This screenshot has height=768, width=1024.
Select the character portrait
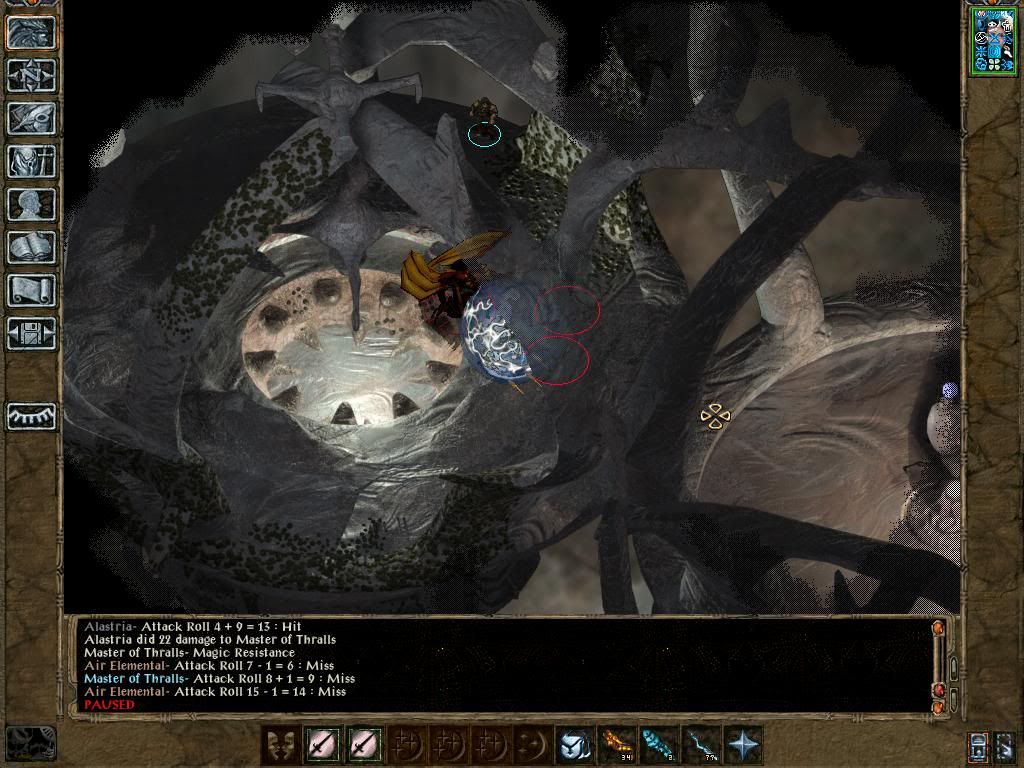(x=993, y=41)
